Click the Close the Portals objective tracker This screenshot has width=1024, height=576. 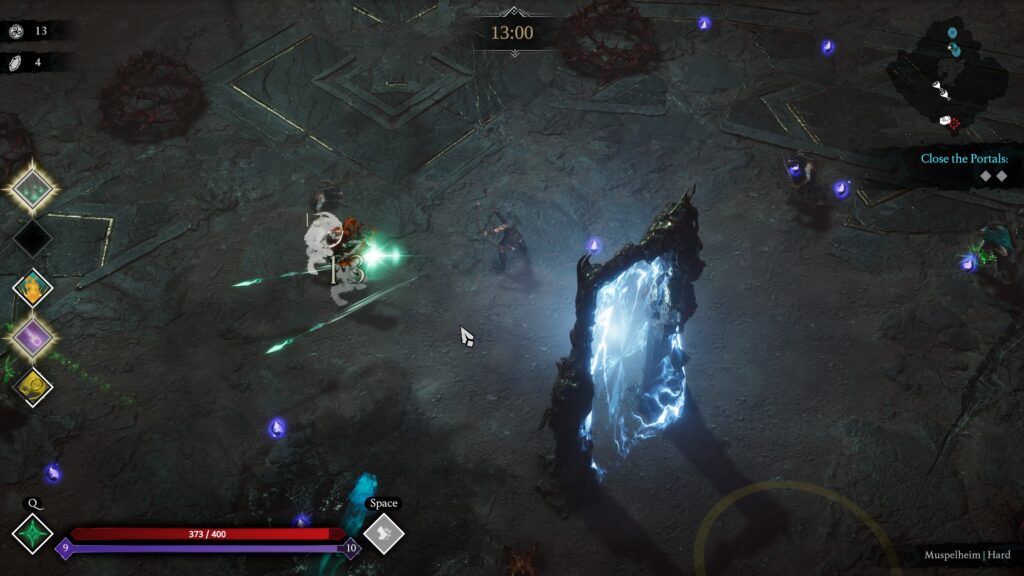964,167
